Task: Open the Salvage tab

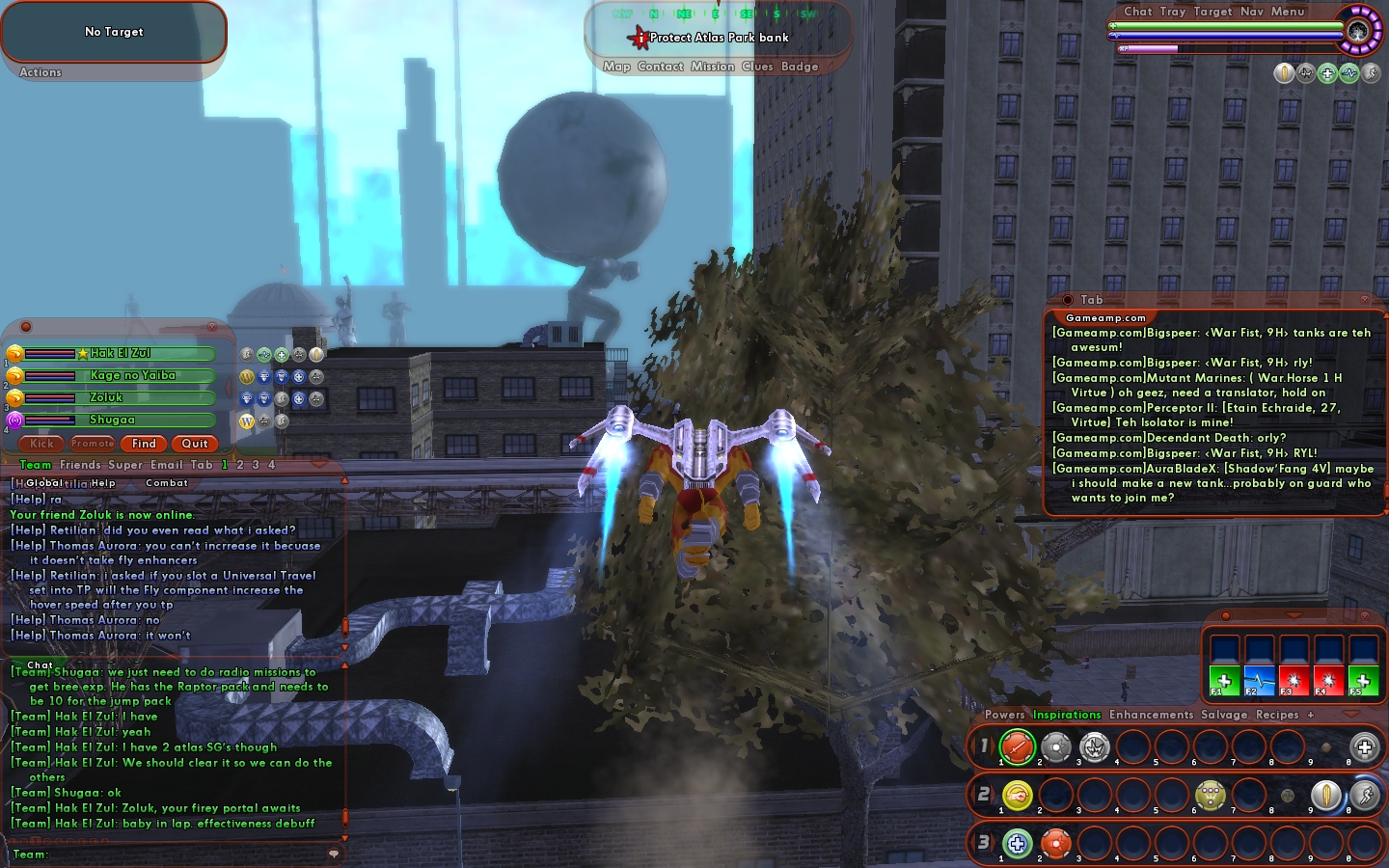Action: [x=1224, y=715]
